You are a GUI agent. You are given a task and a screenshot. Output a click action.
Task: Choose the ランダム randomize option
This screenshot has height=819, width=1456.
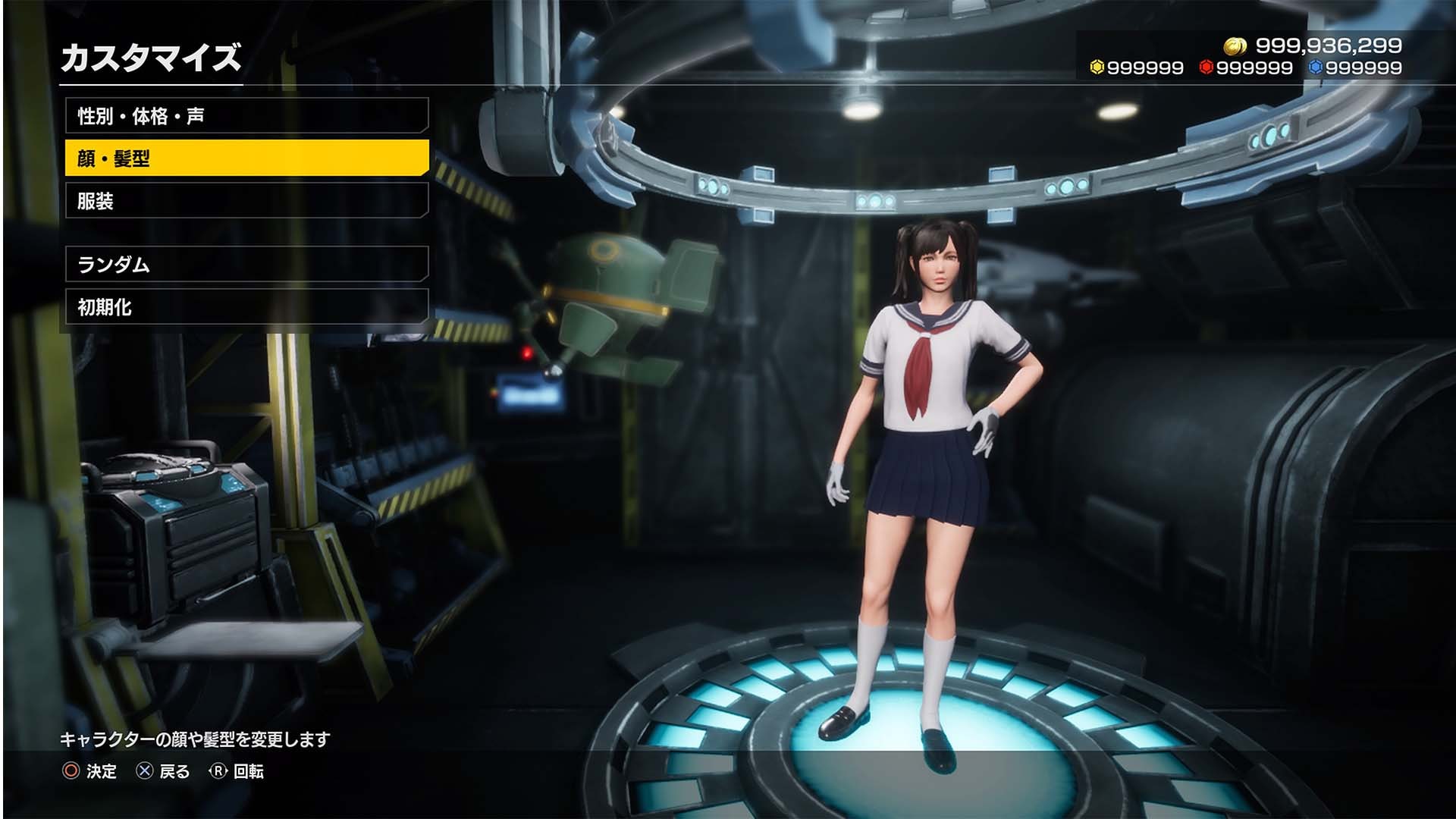point(246,265)
